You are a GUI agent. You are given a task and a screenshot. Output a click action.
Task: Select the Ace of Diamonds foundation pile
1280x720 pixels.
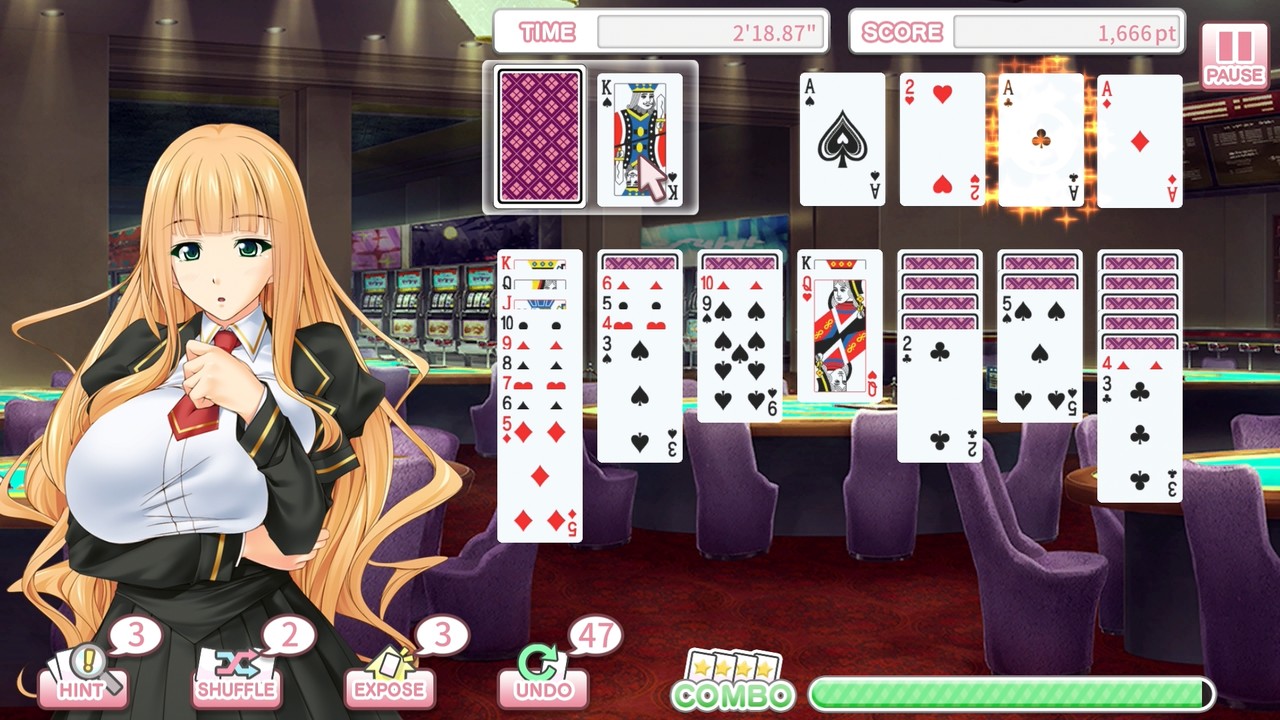pyautogui.click(x=1140, y=137)
